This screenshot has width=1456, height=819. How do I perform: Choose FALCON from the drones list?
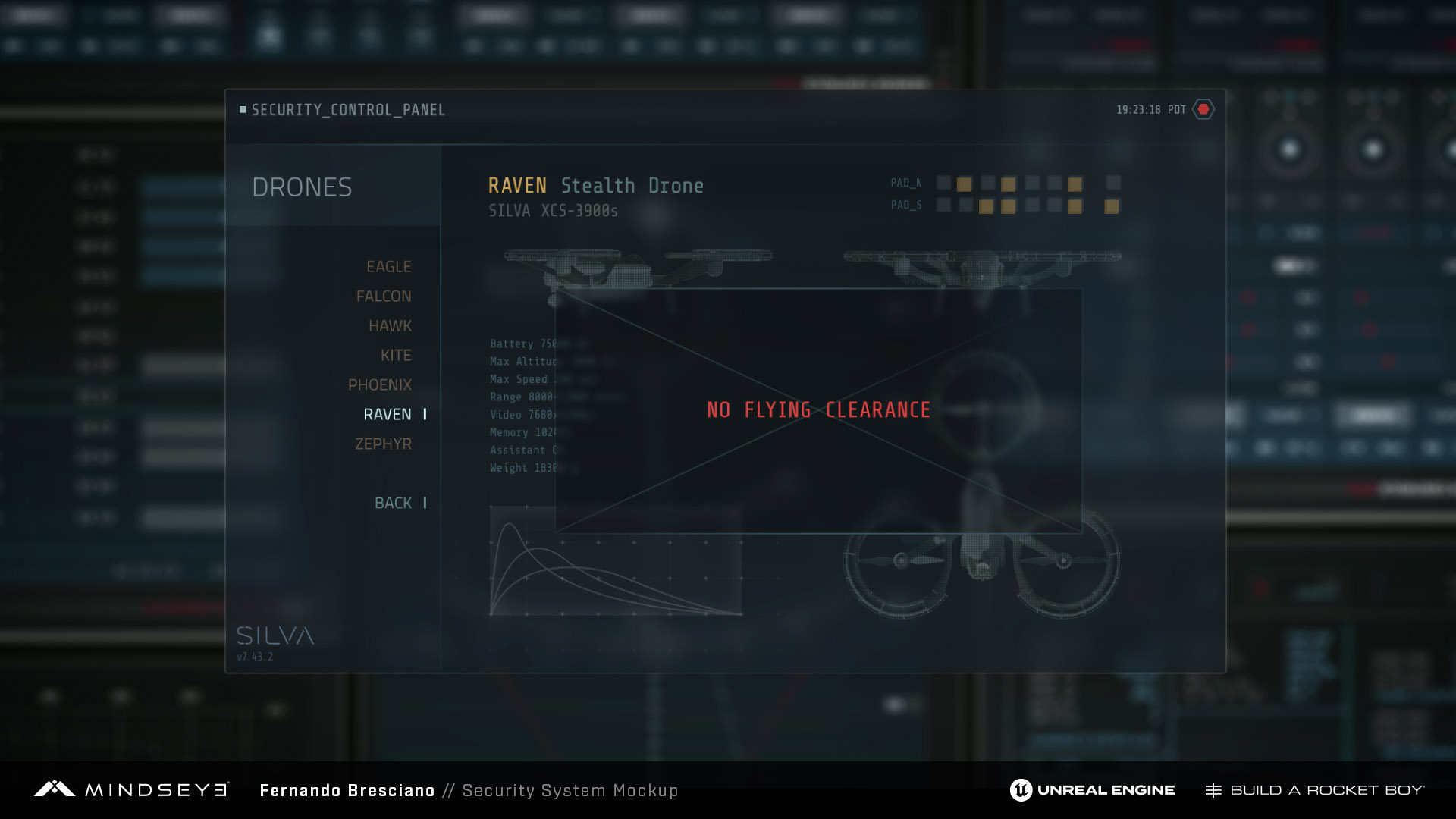coord(384,297)
